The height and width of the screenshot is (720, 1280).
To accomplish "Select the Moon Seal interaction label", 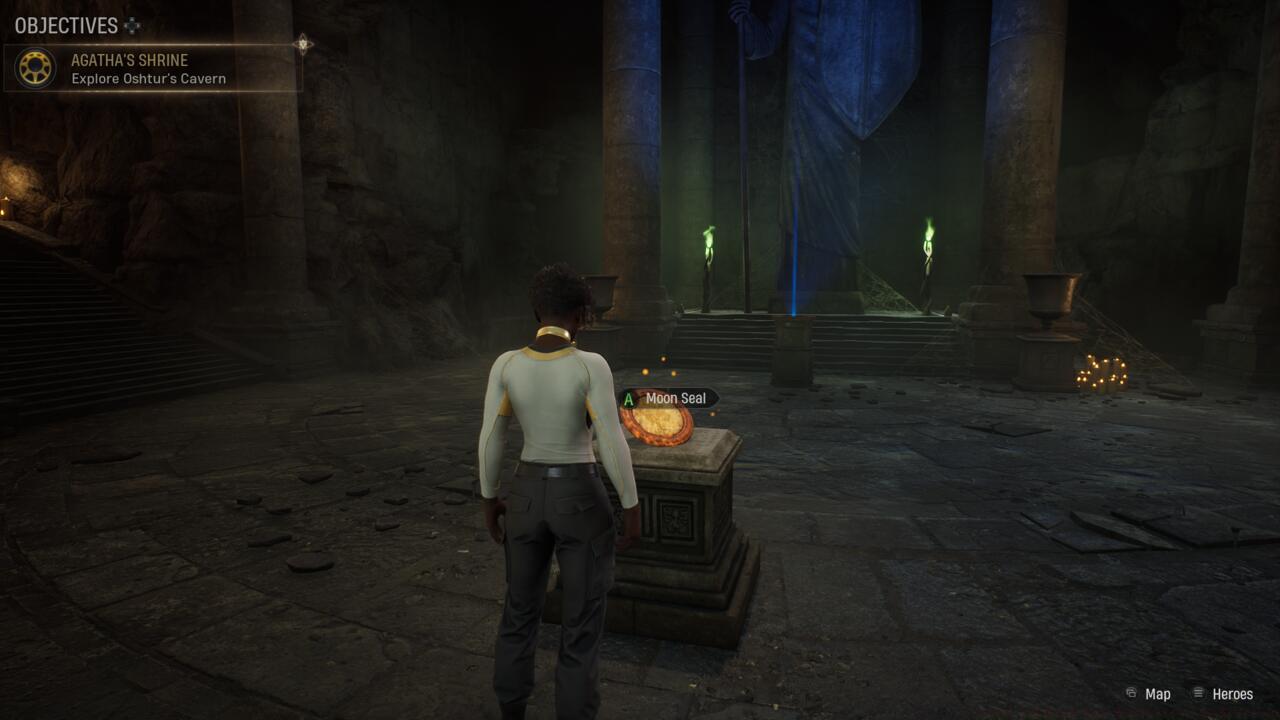I will point(668,398).
